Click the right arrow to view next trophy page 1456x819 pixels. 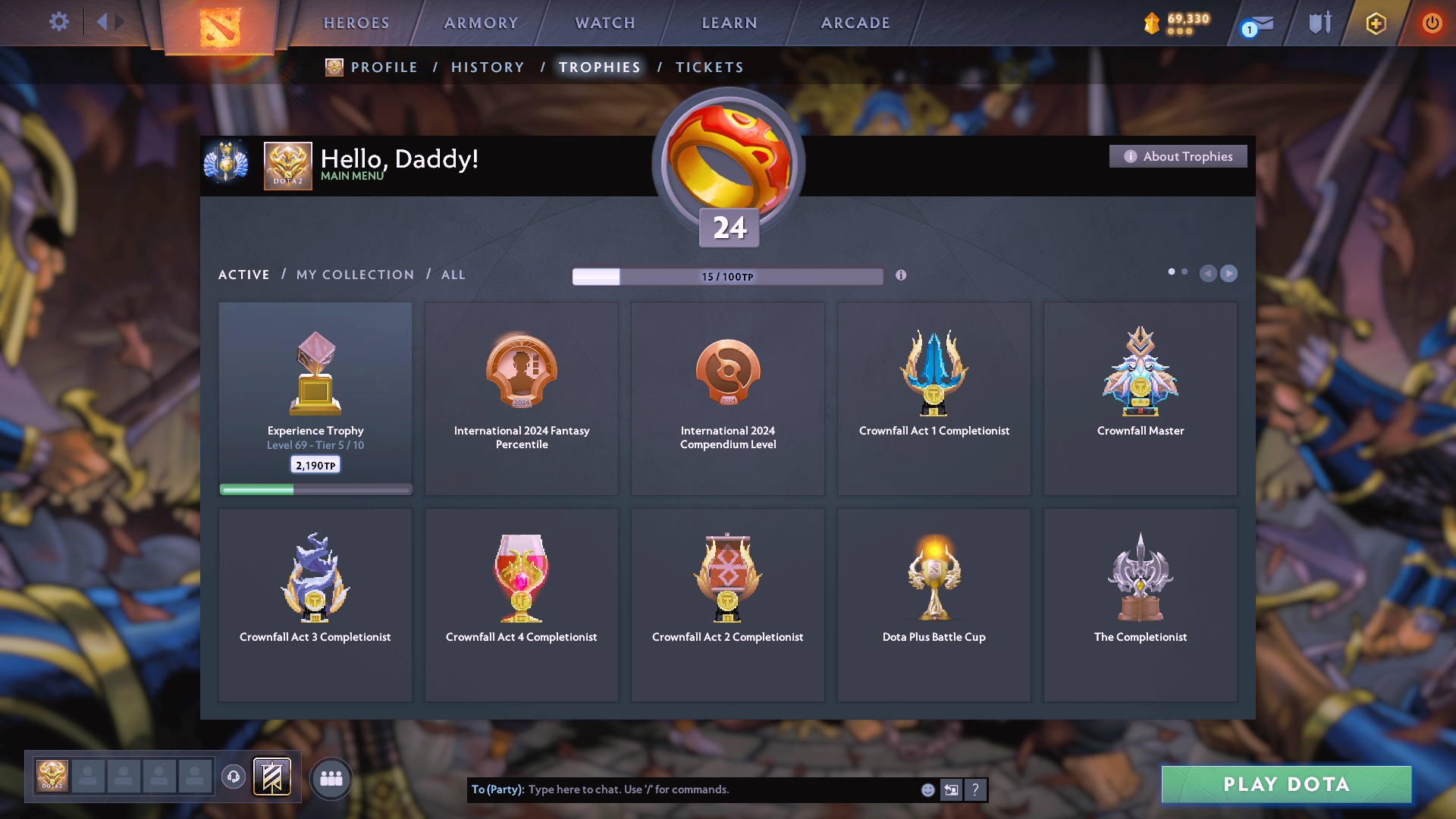pyautogui.click(x=1229, y=274)
